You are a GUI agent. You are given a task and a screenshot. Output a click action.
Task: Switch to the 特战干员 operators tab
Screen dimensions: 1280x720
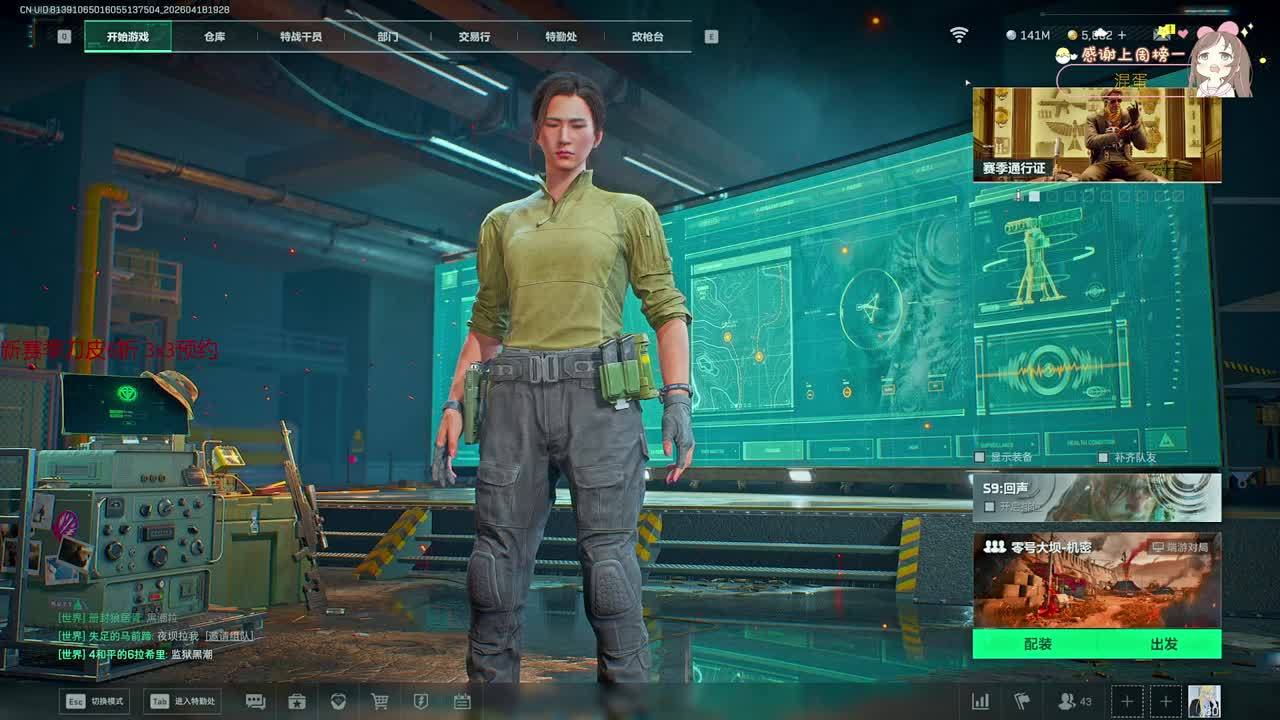click(x=301, y=37)
